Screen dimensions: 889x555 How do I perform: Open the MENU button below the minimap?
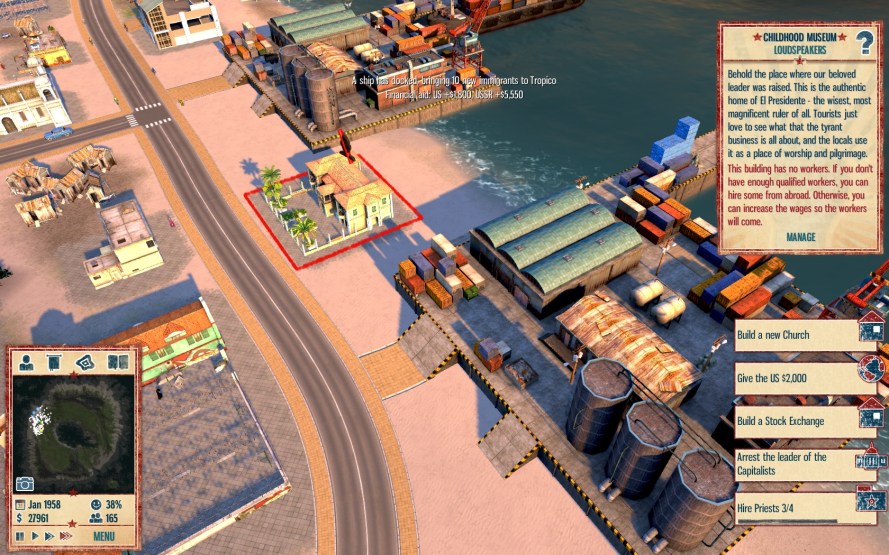104,536
